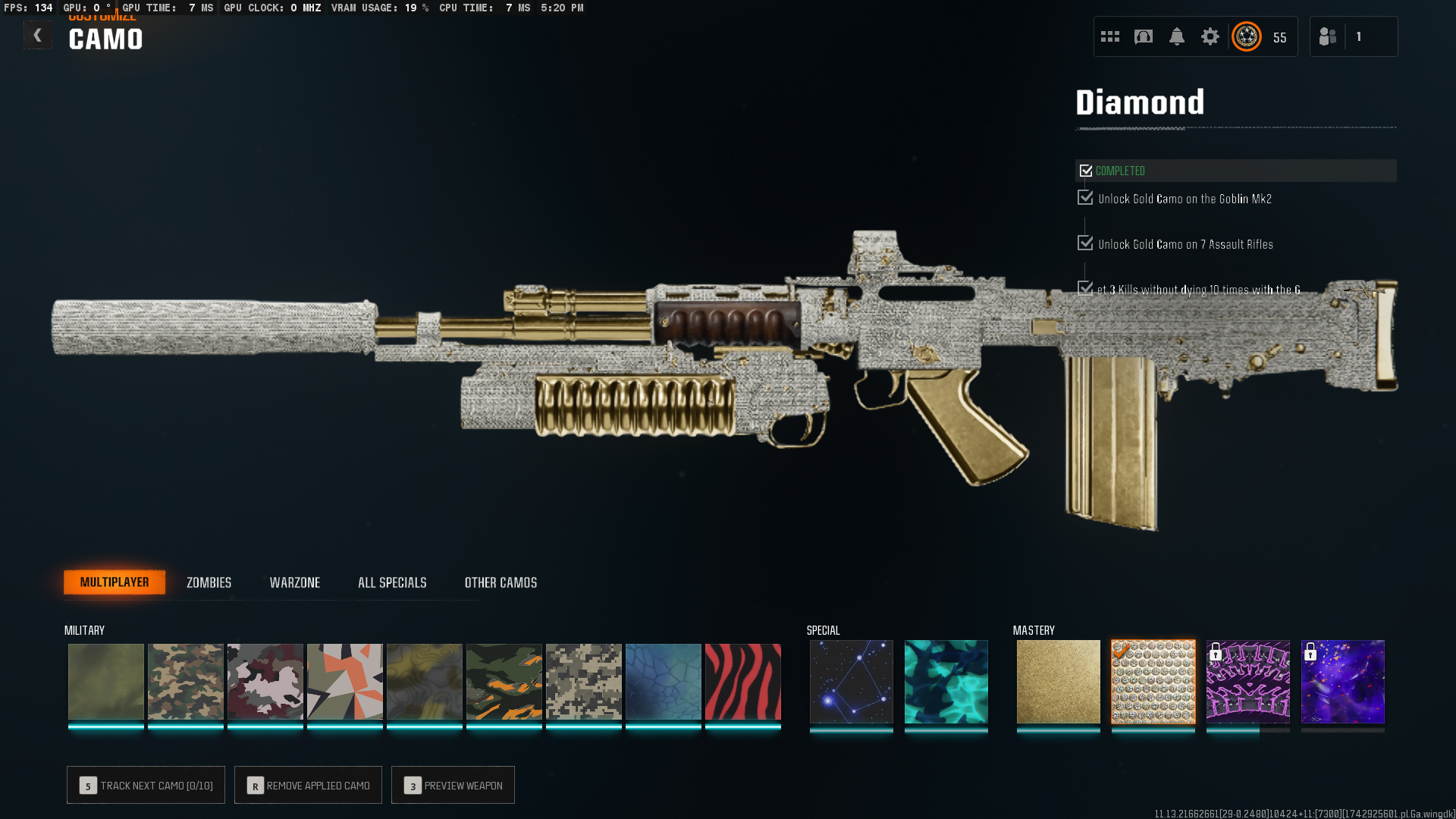The height and width of the screenshot is (819, 1456).
Task: Go back using the arrow button
Action: click(x=37, y=36)
